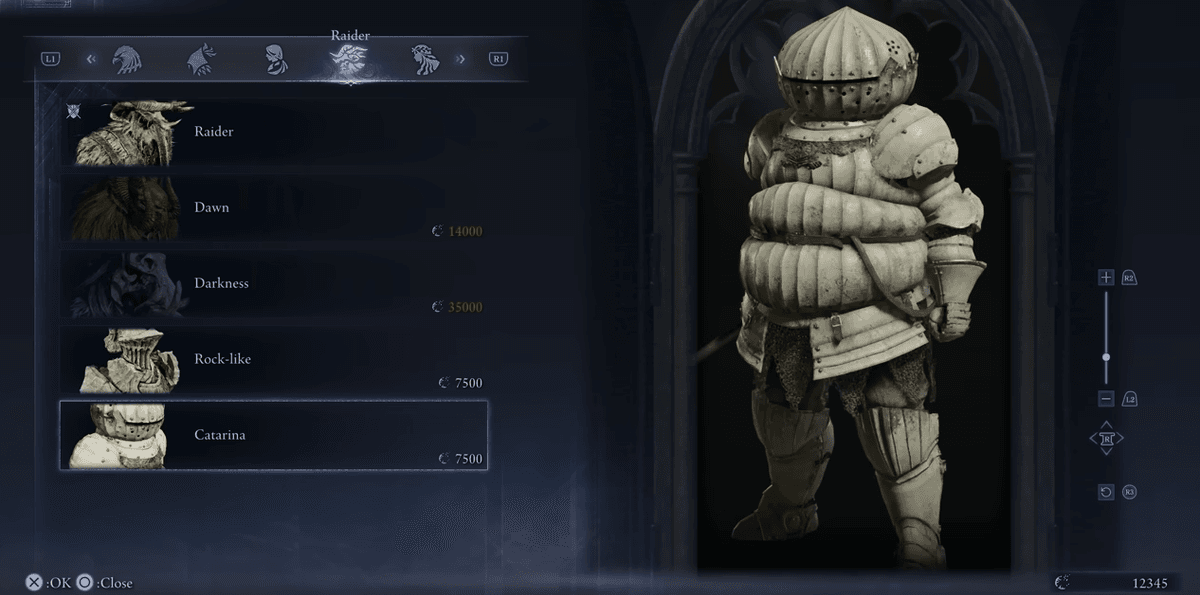
Task: Reset the model view with the circular arrow
Action: (1106, 492)
